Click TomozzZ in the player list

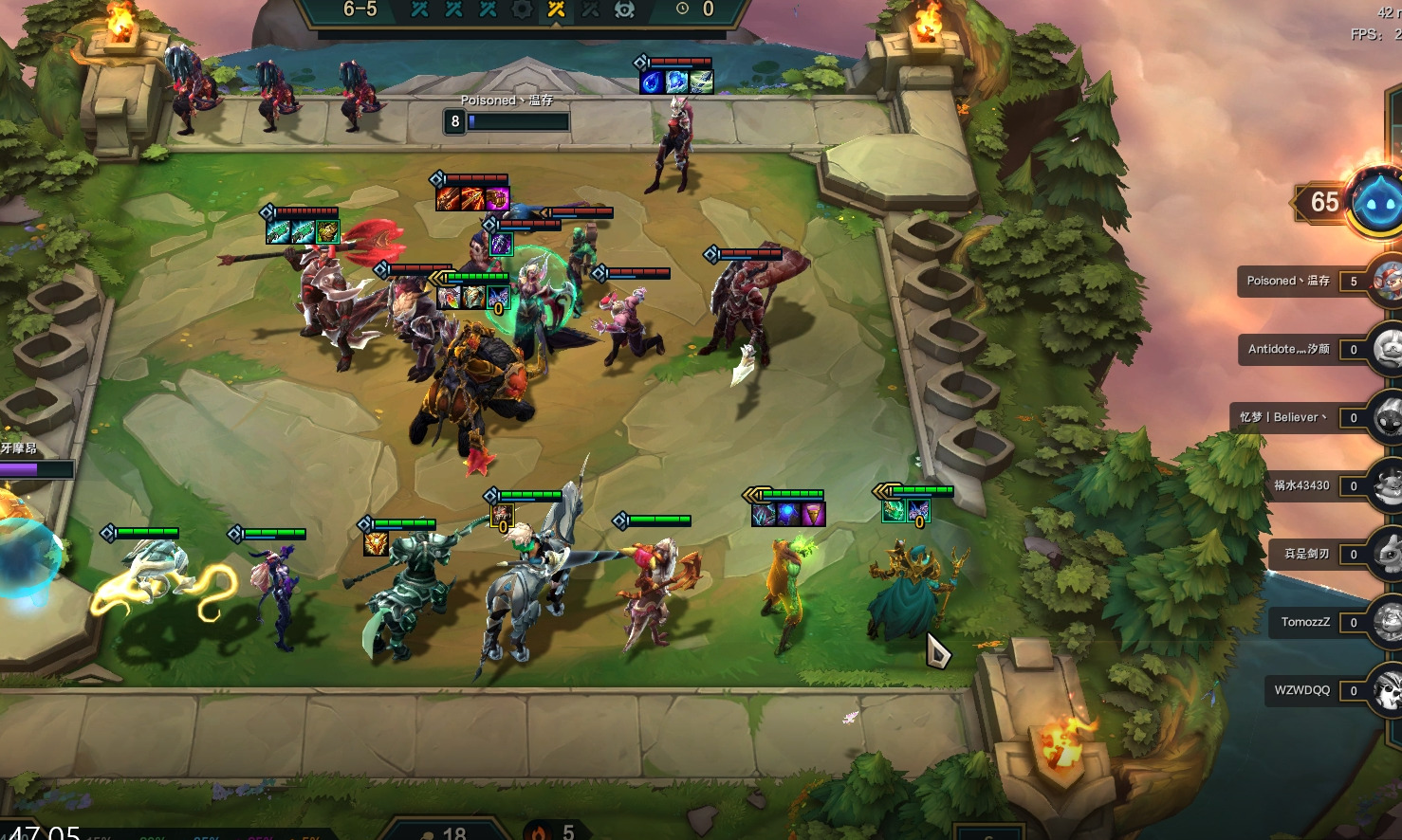[1305, 622]
